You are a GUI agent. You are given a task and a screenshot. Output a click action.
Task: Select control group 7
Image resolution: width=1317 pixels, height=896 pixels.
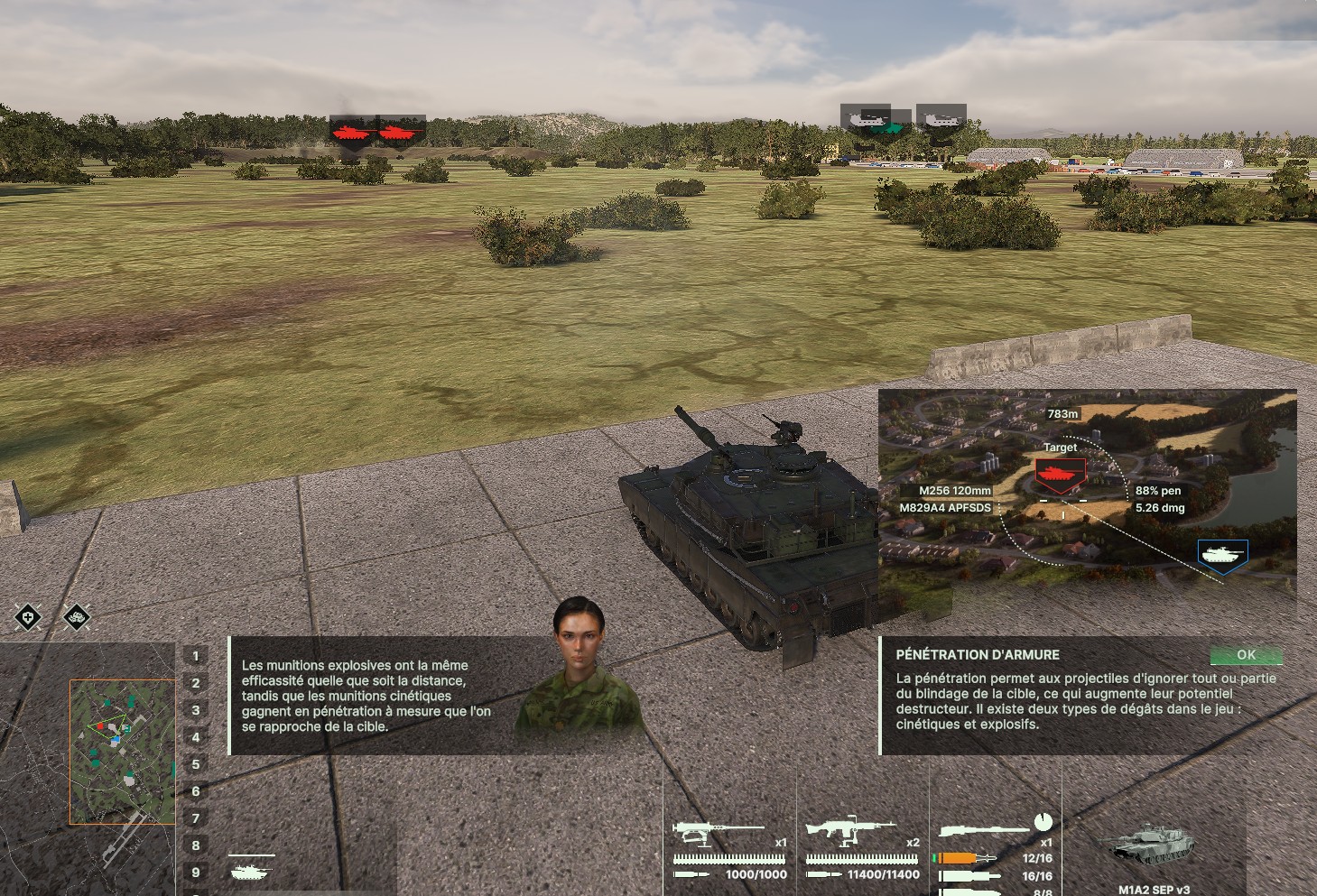(x=196, y=818)
